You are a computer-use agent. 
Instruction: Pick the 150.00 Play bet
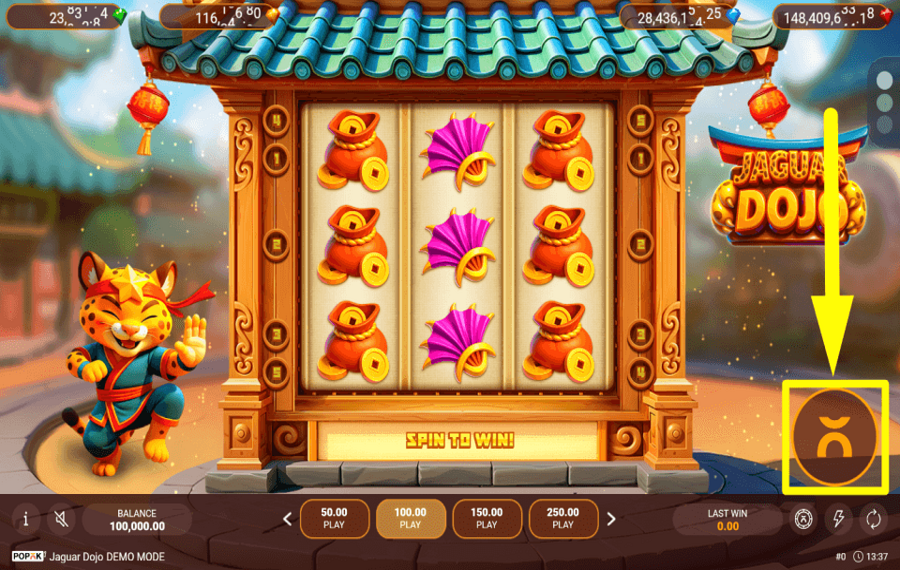coord(486,518)
